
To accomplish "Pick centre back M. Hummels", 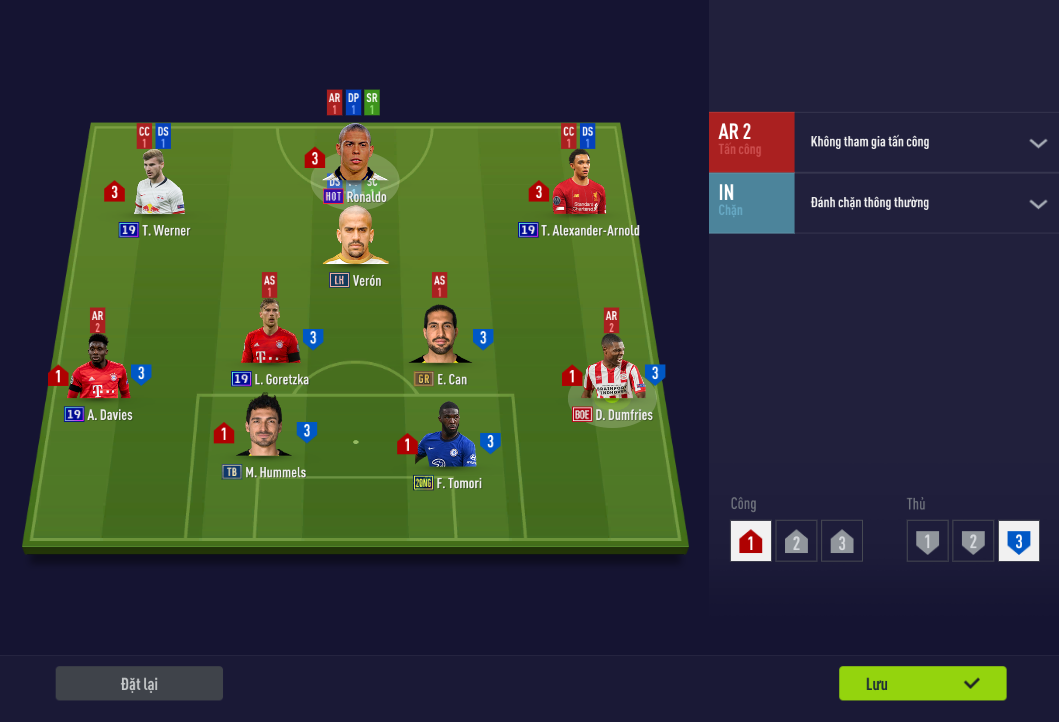I will (264, 430).
